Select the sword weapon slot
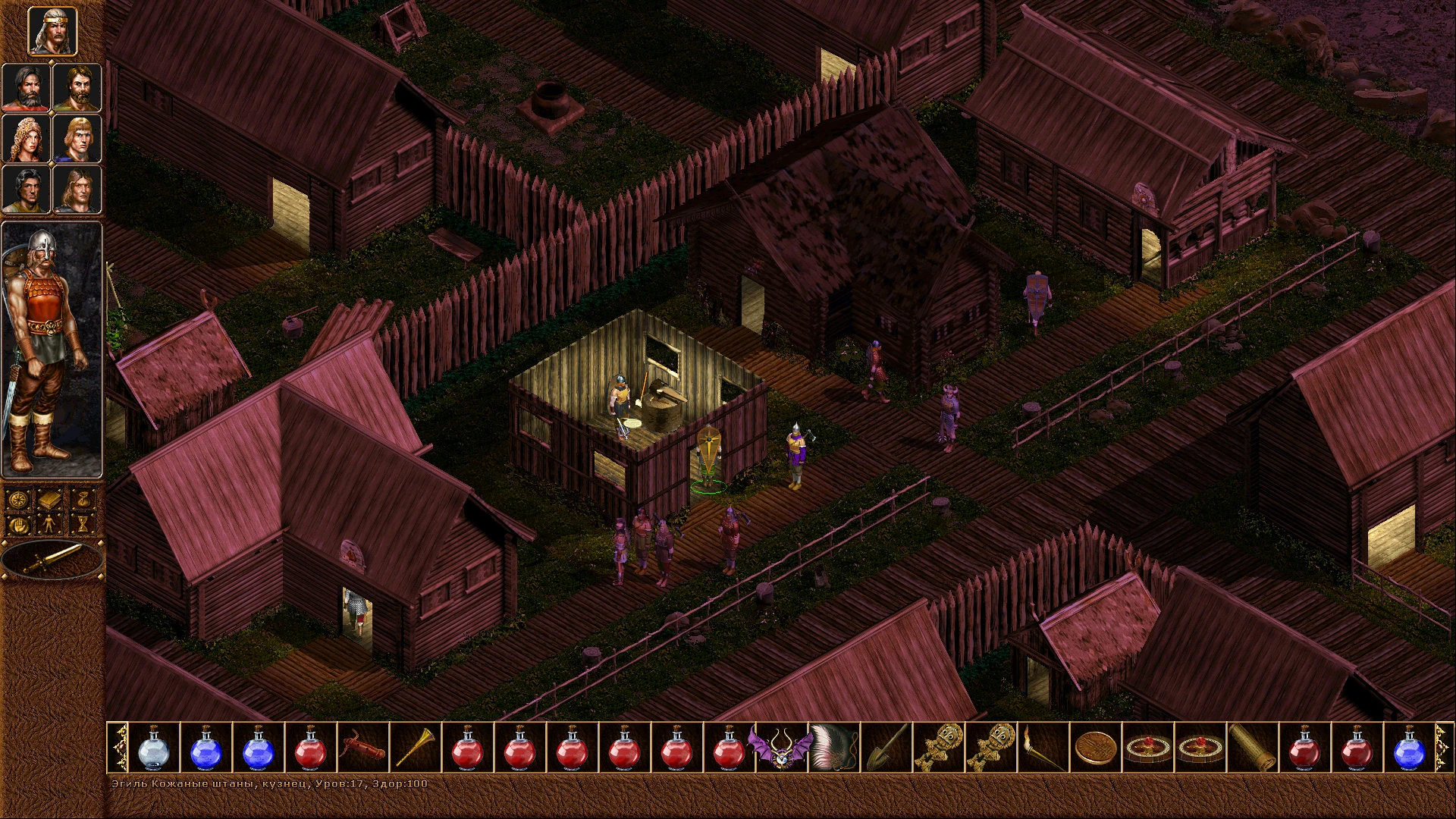This screenshot has height=819, width=1456. coord(52,560)
